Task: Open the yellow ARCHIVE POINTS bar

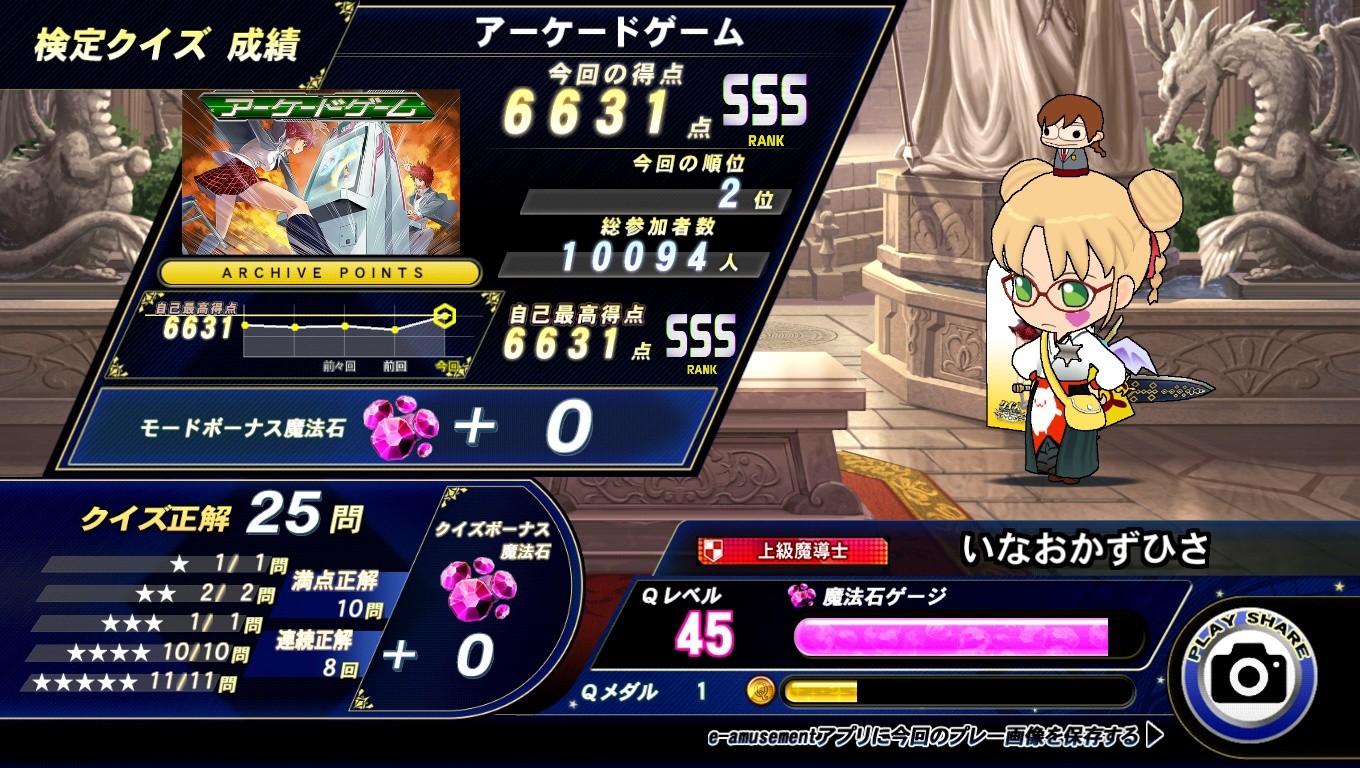Action: pyautogui.click(x=320, y=272)
